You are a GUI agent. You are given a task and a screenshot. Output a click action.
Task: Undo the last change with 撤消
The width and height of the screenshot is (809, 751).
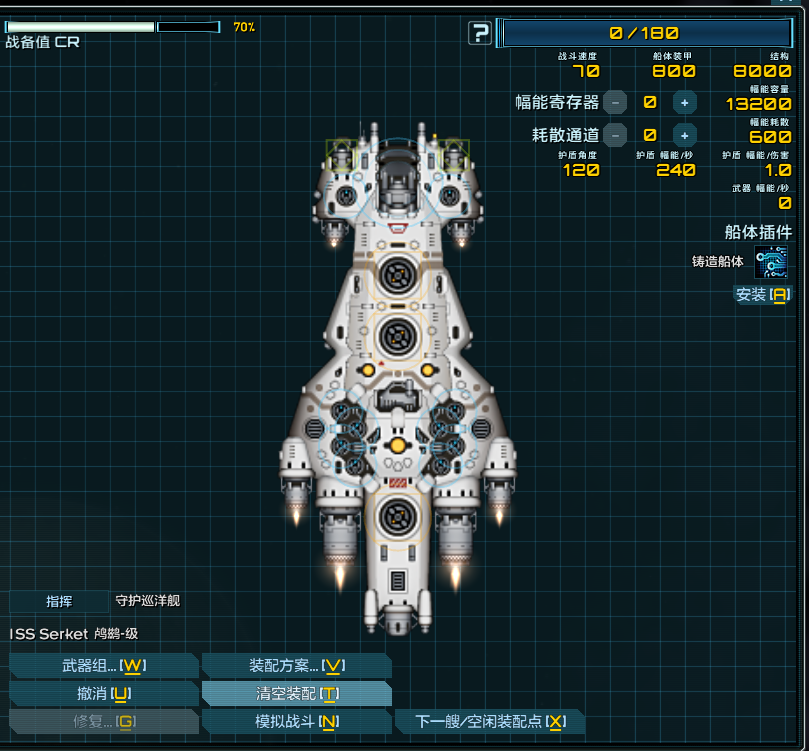(x=104, y=694)
